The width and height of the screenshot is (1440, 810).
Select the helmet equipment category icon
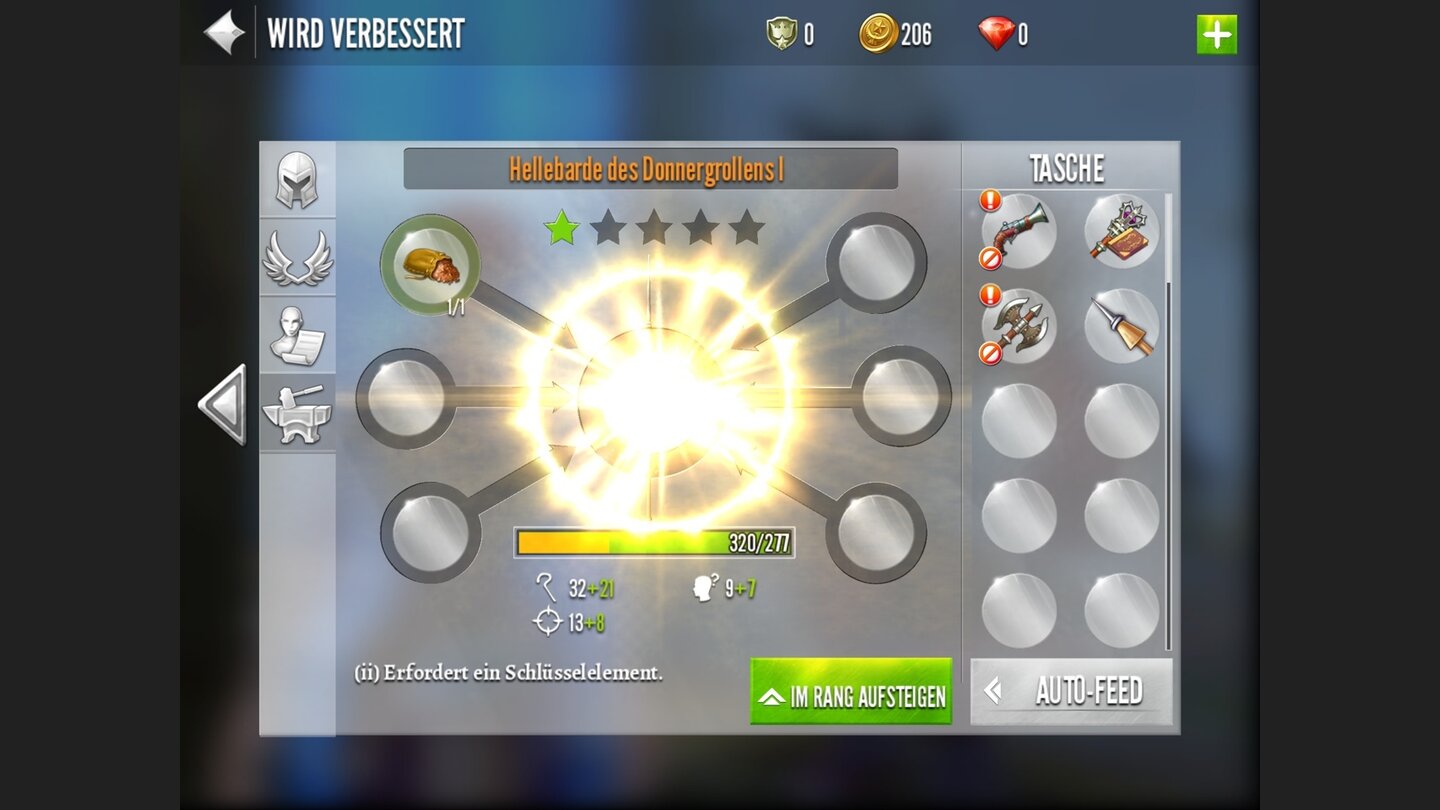point(297,179)
